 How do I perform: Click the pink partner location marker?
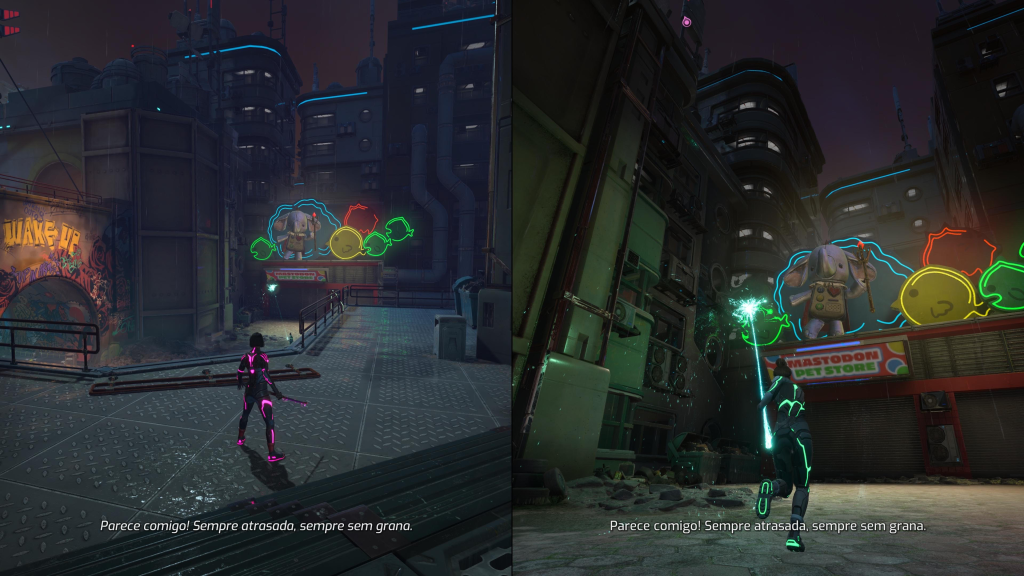[686, 20]
